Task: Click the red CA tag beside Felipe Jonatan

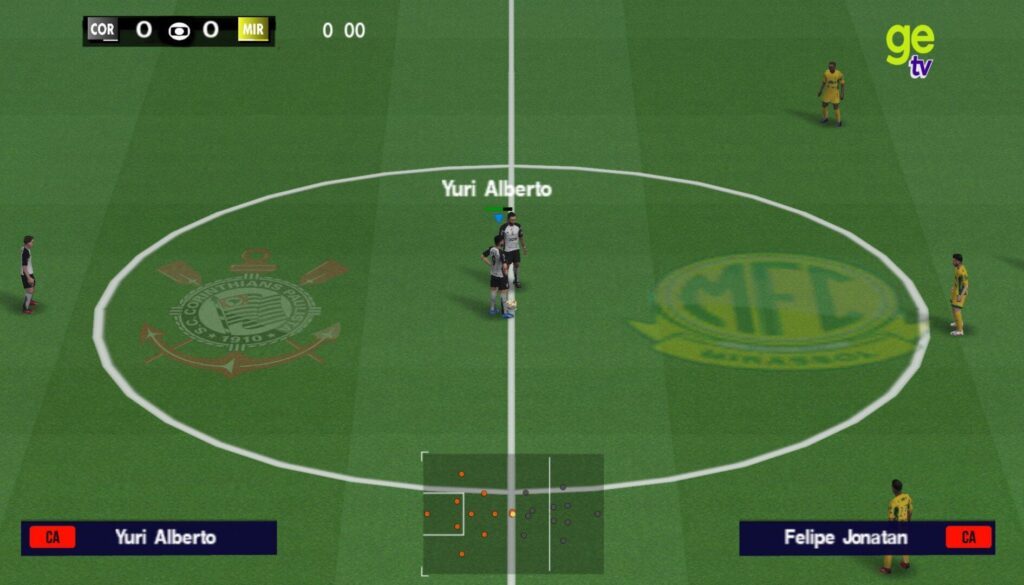Action: (968, 537)
